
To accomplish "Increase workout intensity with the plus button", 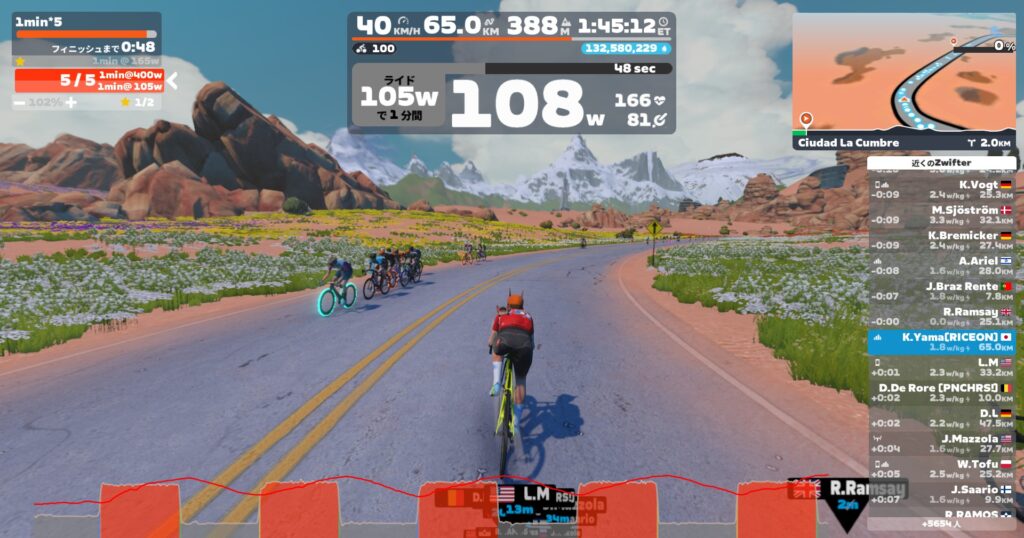I will click(x=70, y=102).
